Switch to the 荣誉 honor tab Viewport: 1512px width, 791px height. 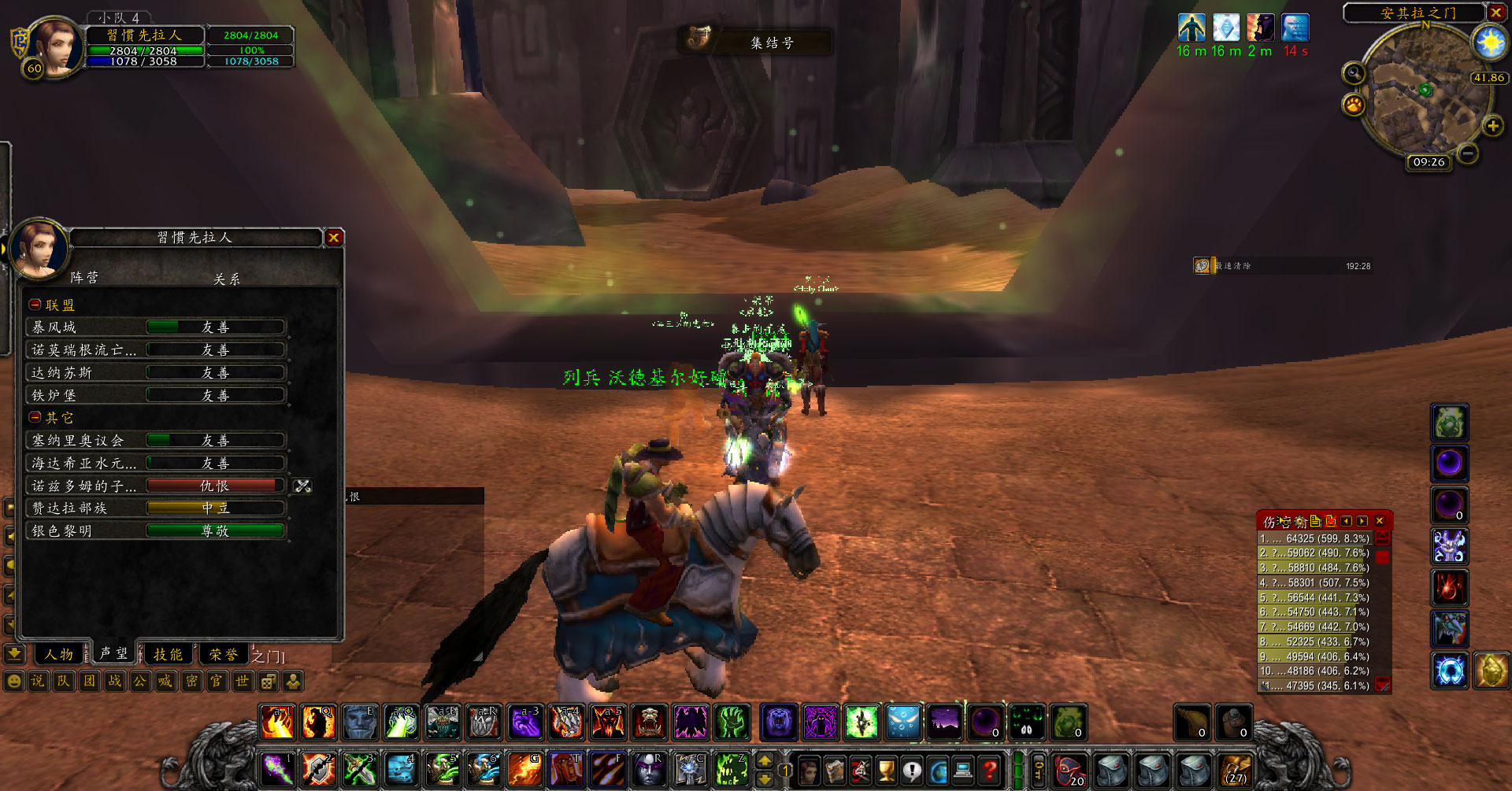(224, 655)
